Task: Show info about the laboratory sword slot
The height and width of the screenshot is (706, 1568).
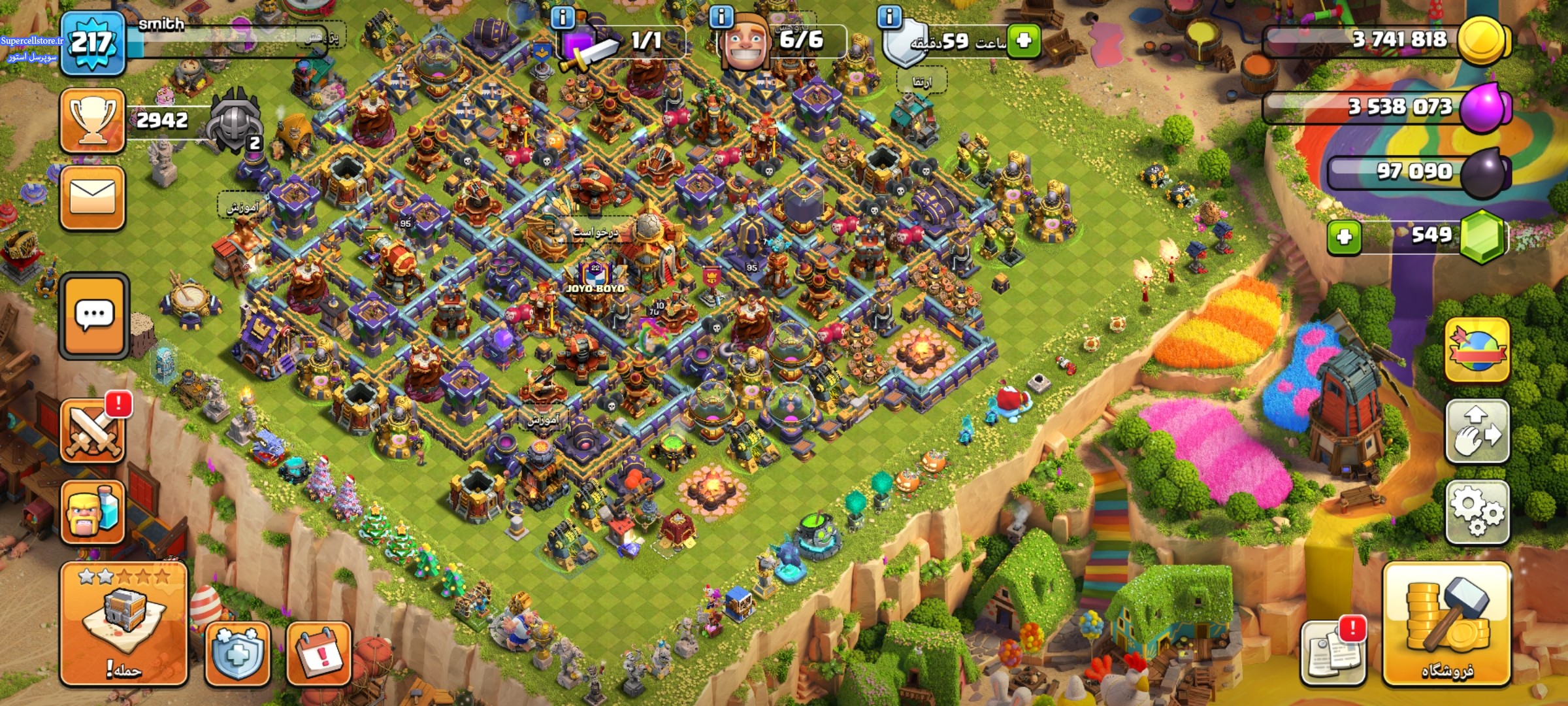Action: point(563,17)
